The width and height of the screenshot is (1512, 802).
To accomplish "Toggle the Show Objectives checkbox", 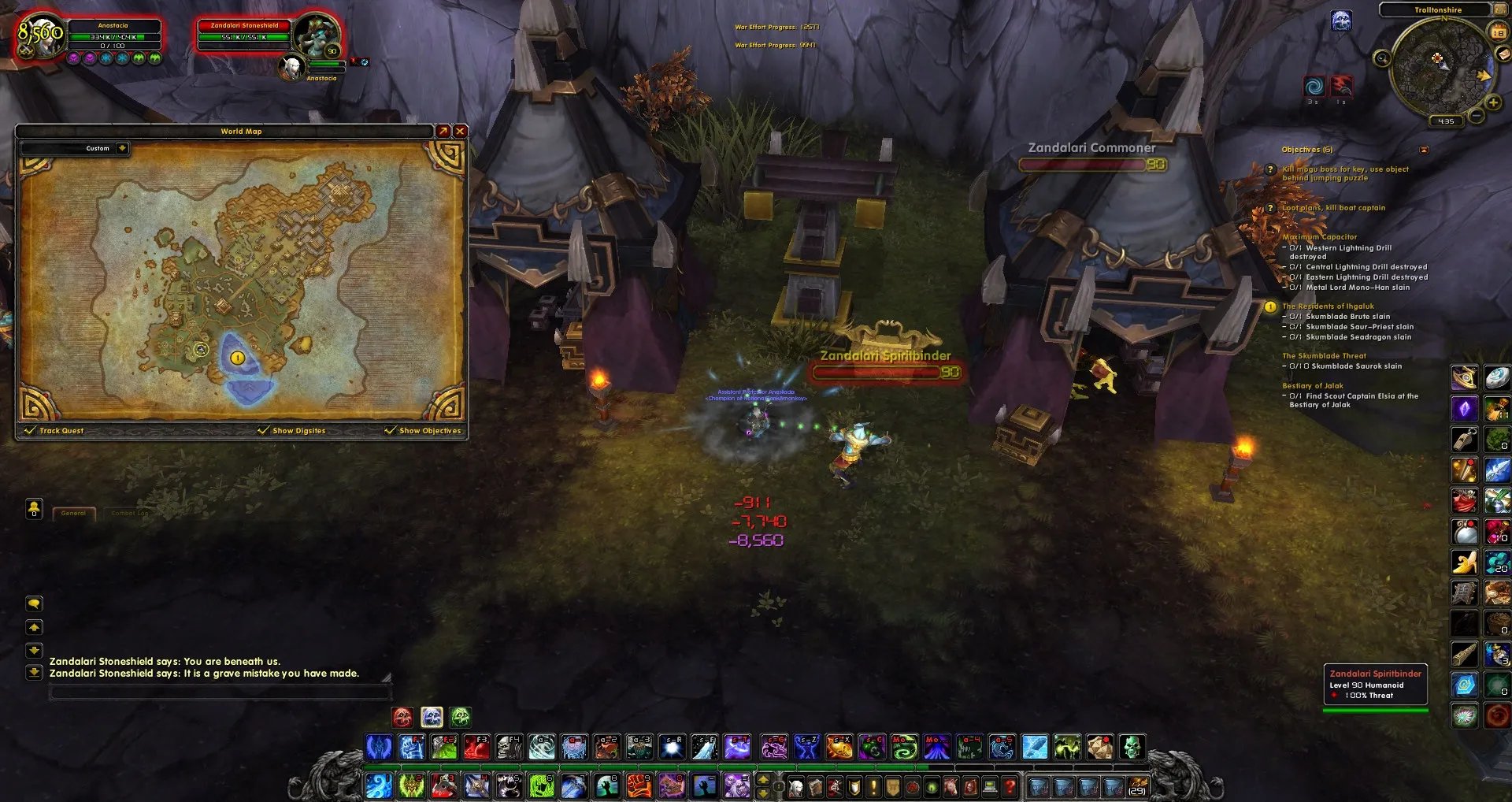I will click(x=390, y=430).
